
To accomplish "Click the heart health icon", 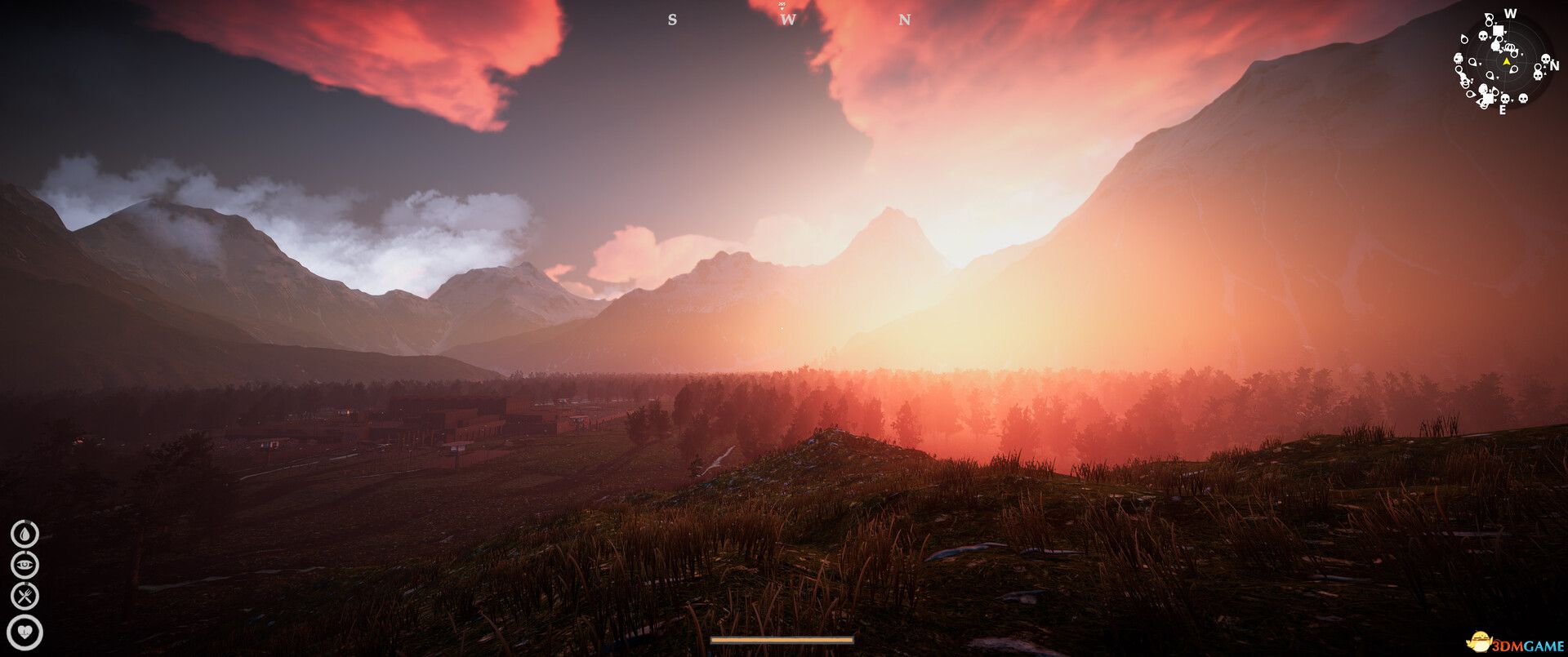I will pos(25,632).
